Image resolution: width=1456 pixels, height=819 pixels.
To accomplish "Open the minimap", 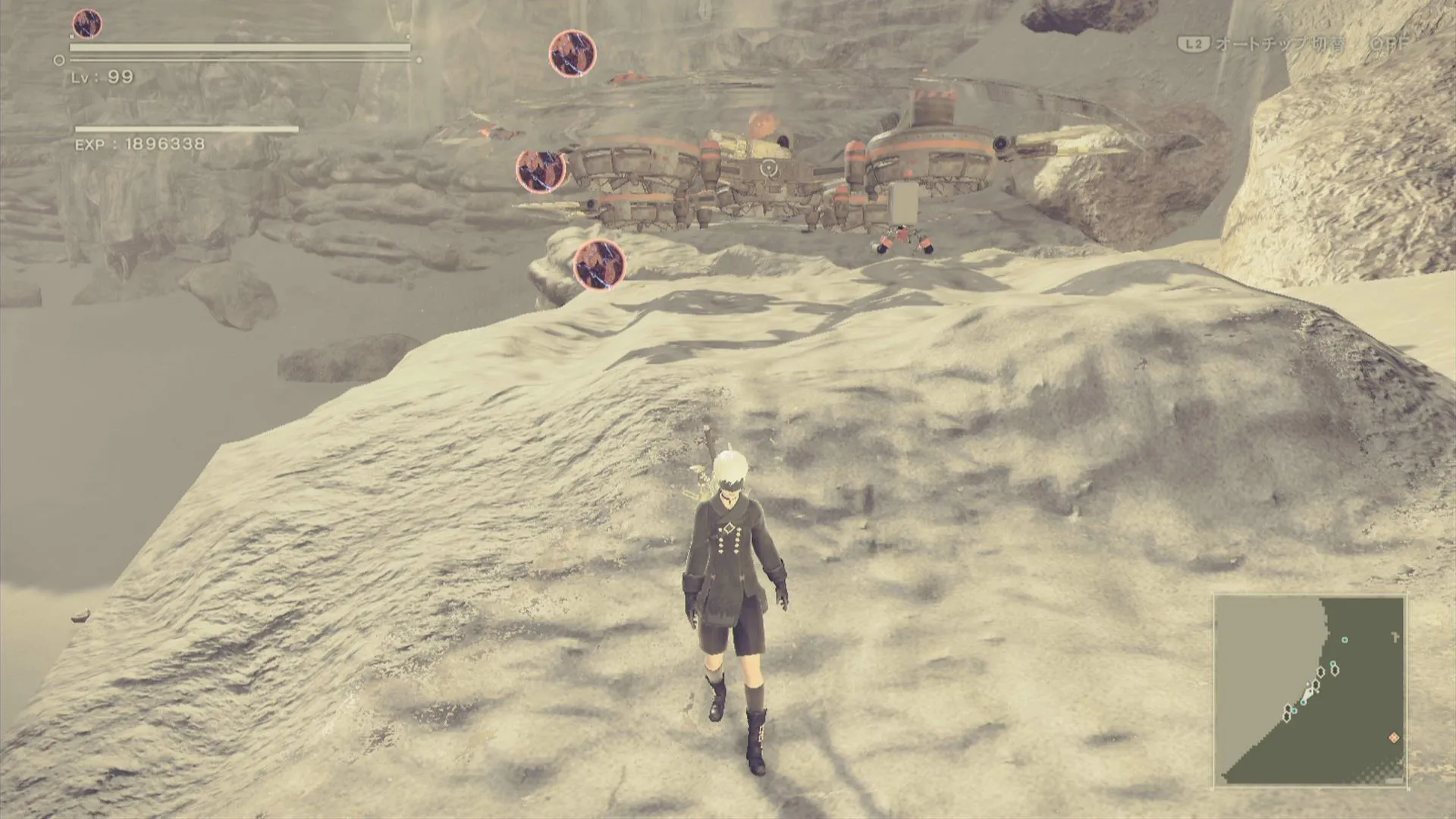I will coord(1310,690).
